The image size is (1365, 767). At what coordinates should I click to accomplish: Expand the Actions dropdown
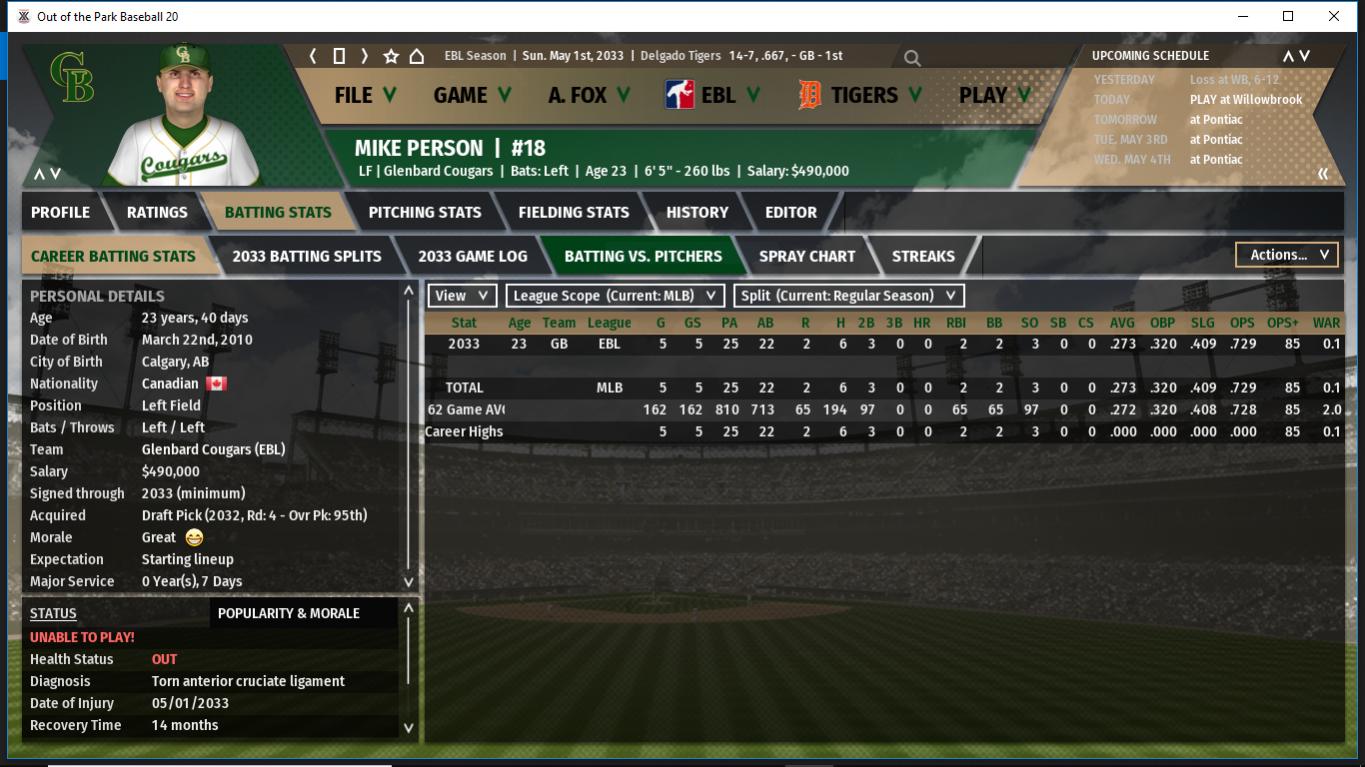[x=1287, y=255]
